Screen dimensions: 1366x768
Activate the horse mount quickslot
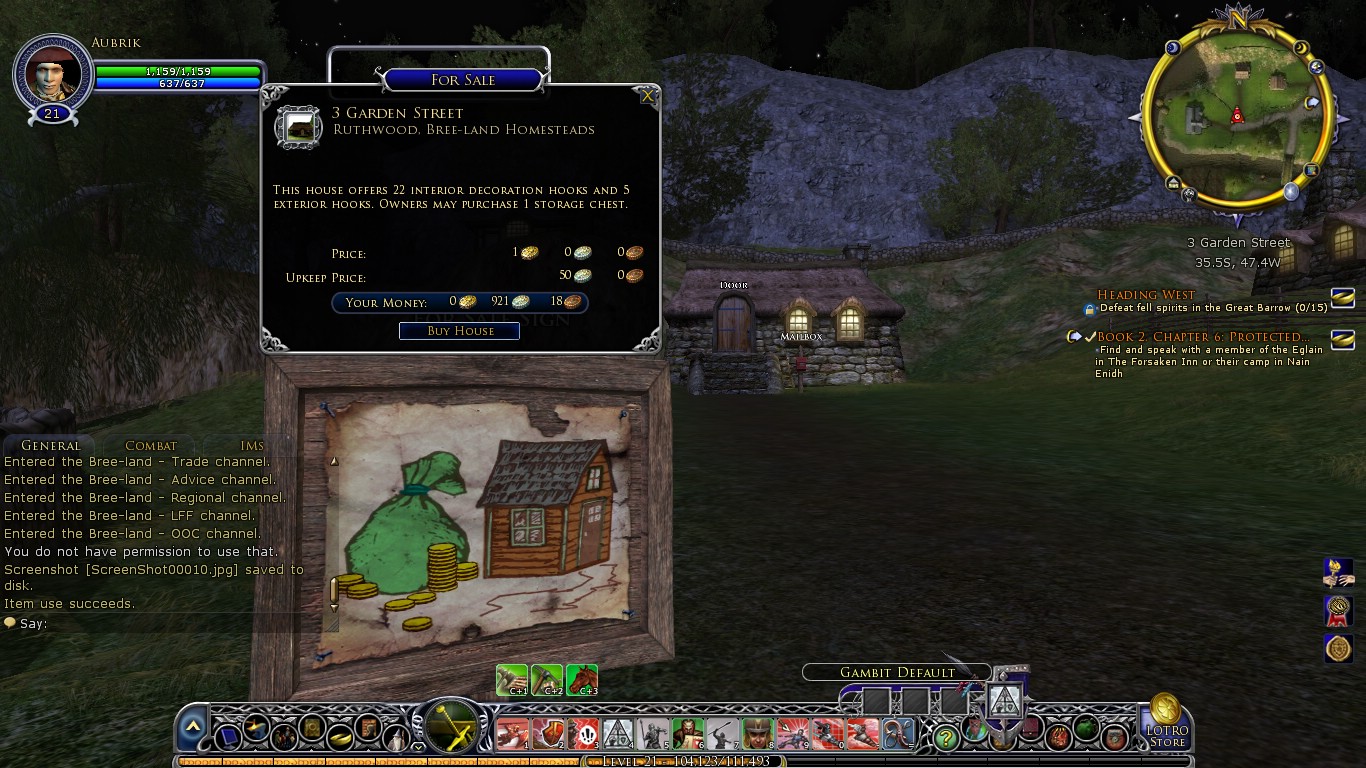pyautogui.click(x=582, y=680)
